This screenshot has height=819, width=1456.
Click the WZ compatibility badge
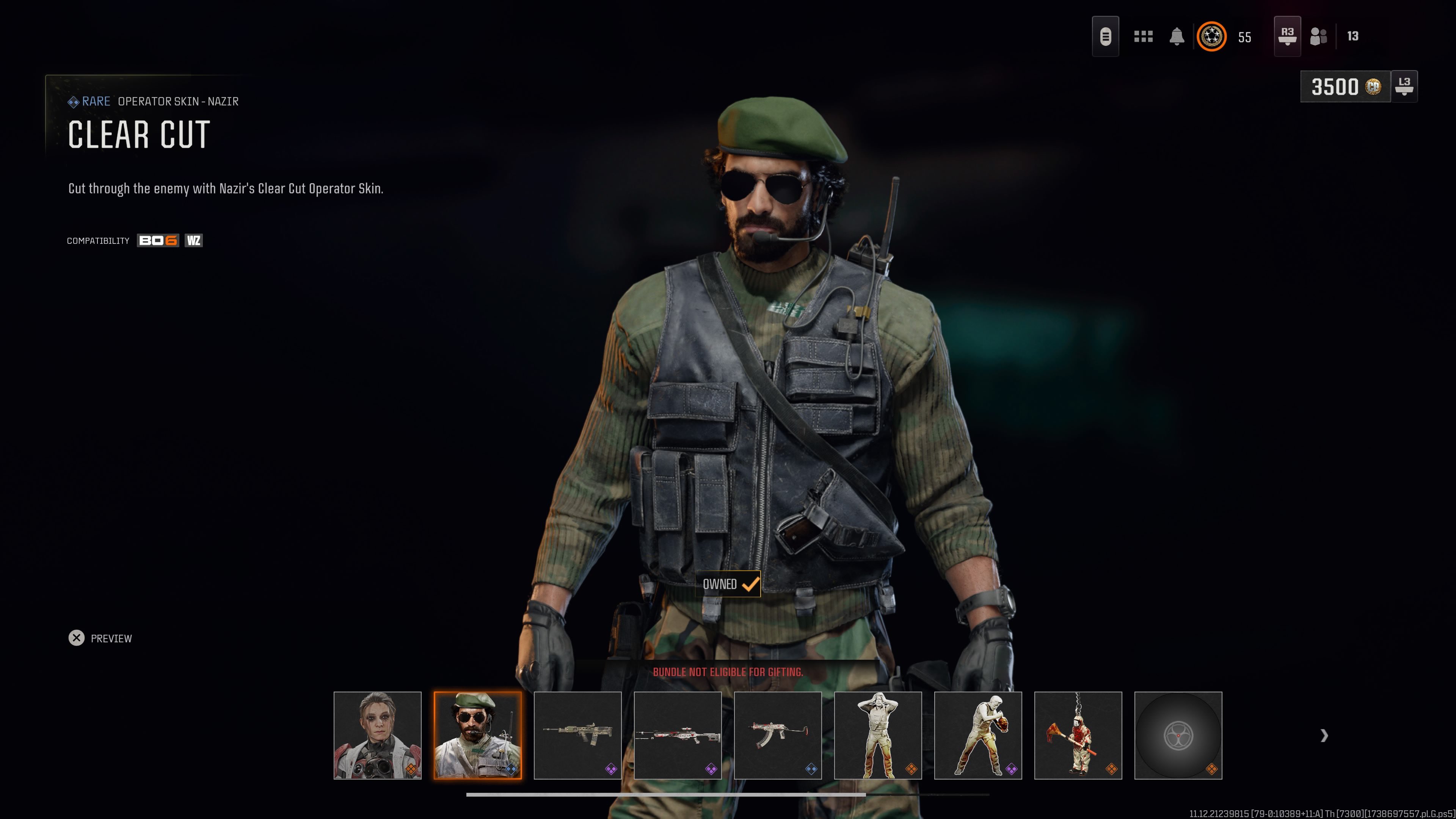193,240
